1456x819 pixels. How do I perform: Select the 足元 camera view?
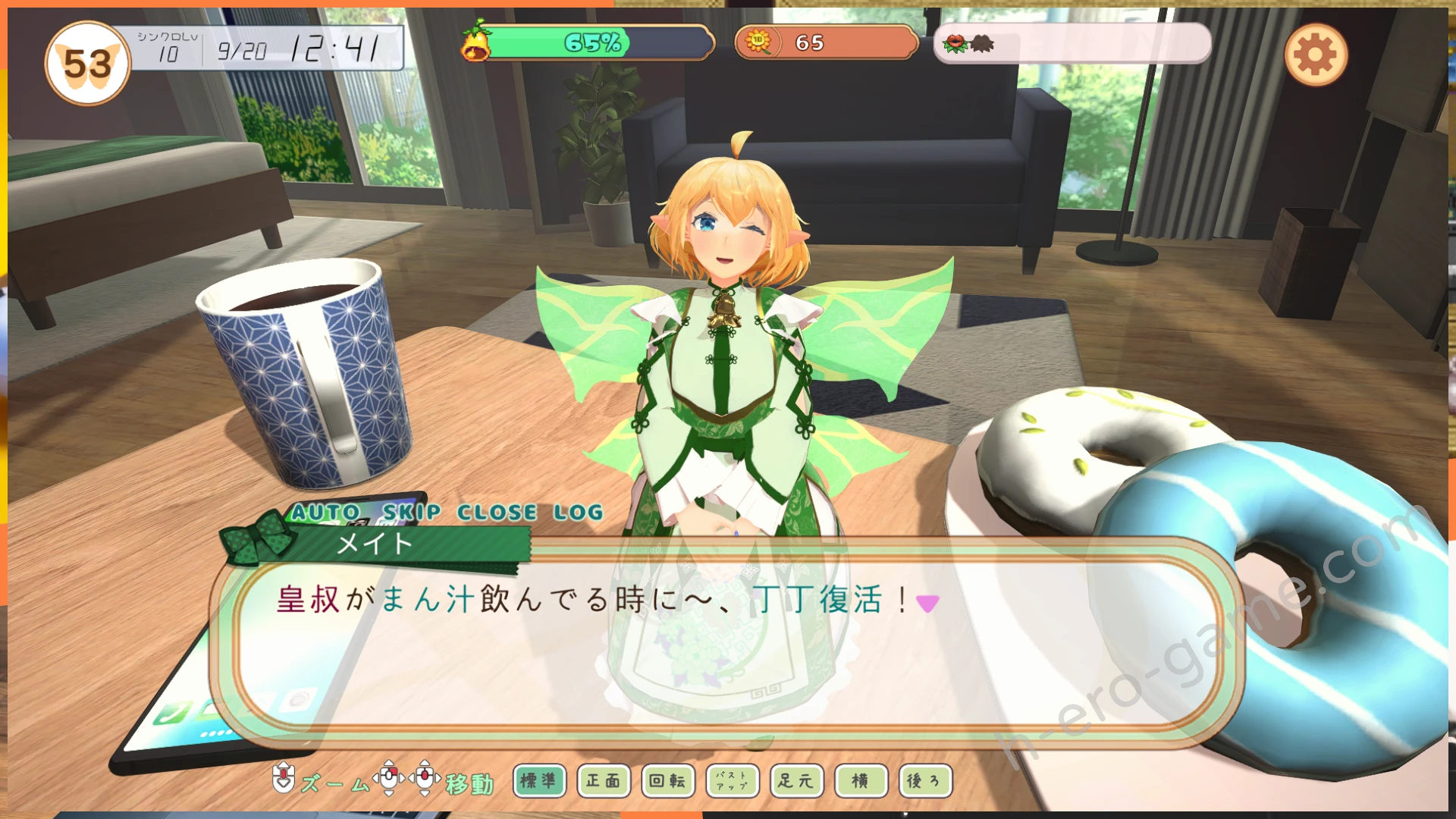tap(796, 780)
